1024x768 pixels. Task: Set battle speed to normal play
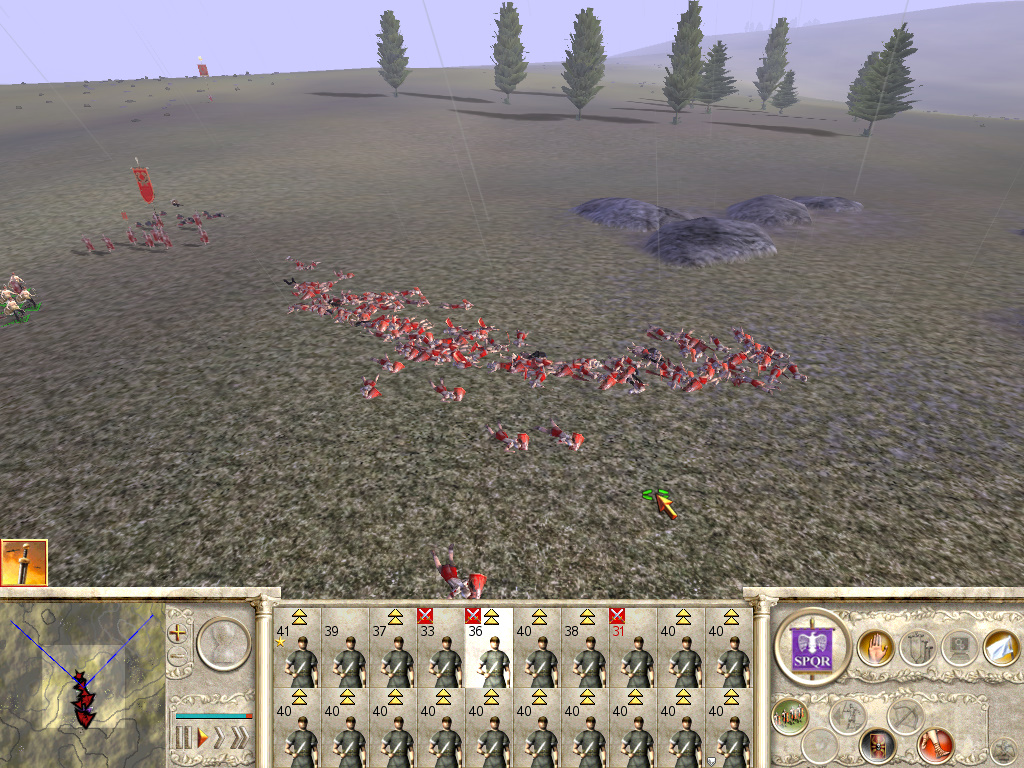(202, 738)
